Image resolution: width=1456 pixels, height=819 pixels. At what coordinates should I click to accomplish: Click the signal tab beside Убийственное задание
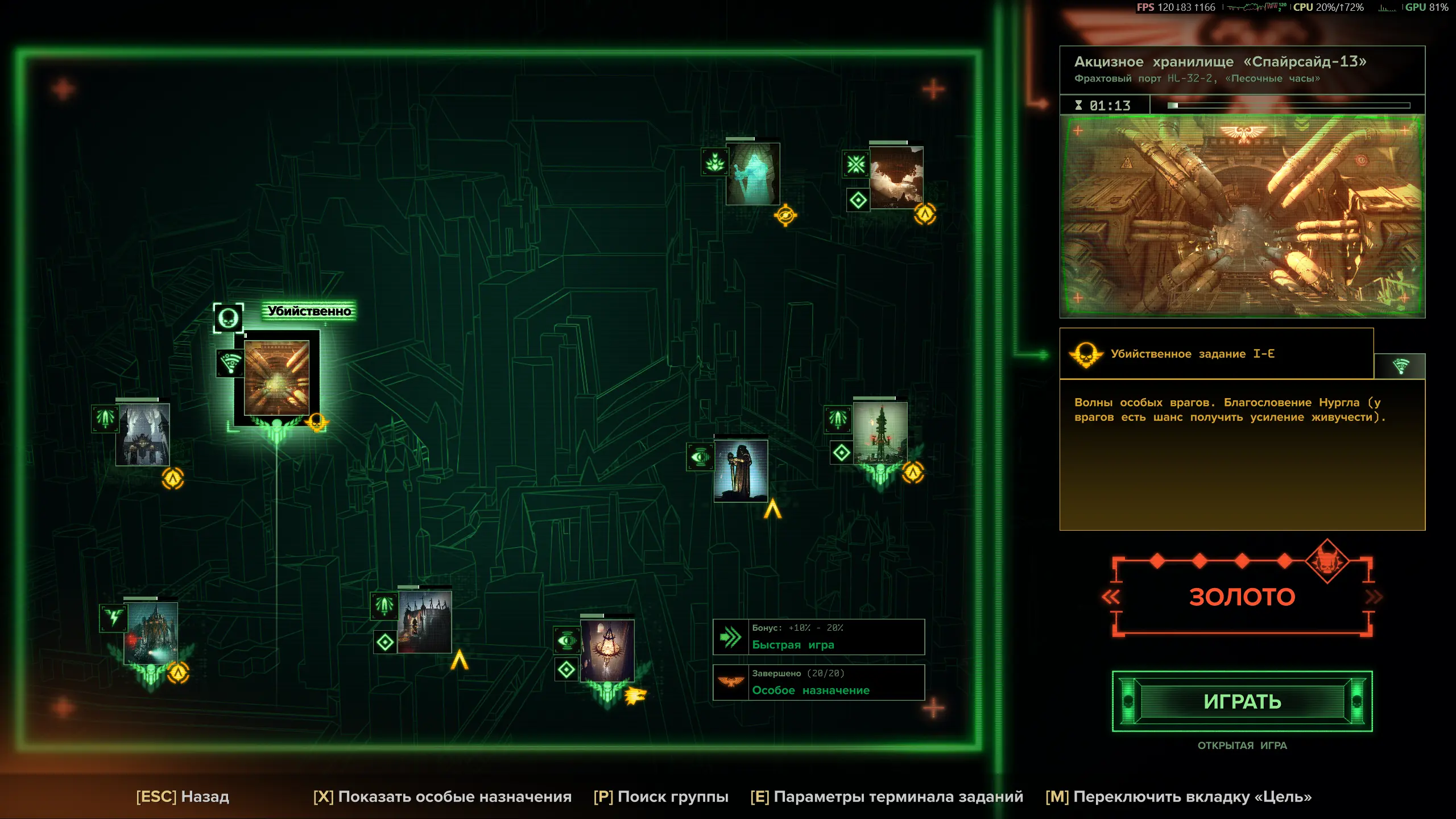pyautogui.click(x=1400, y=366)
